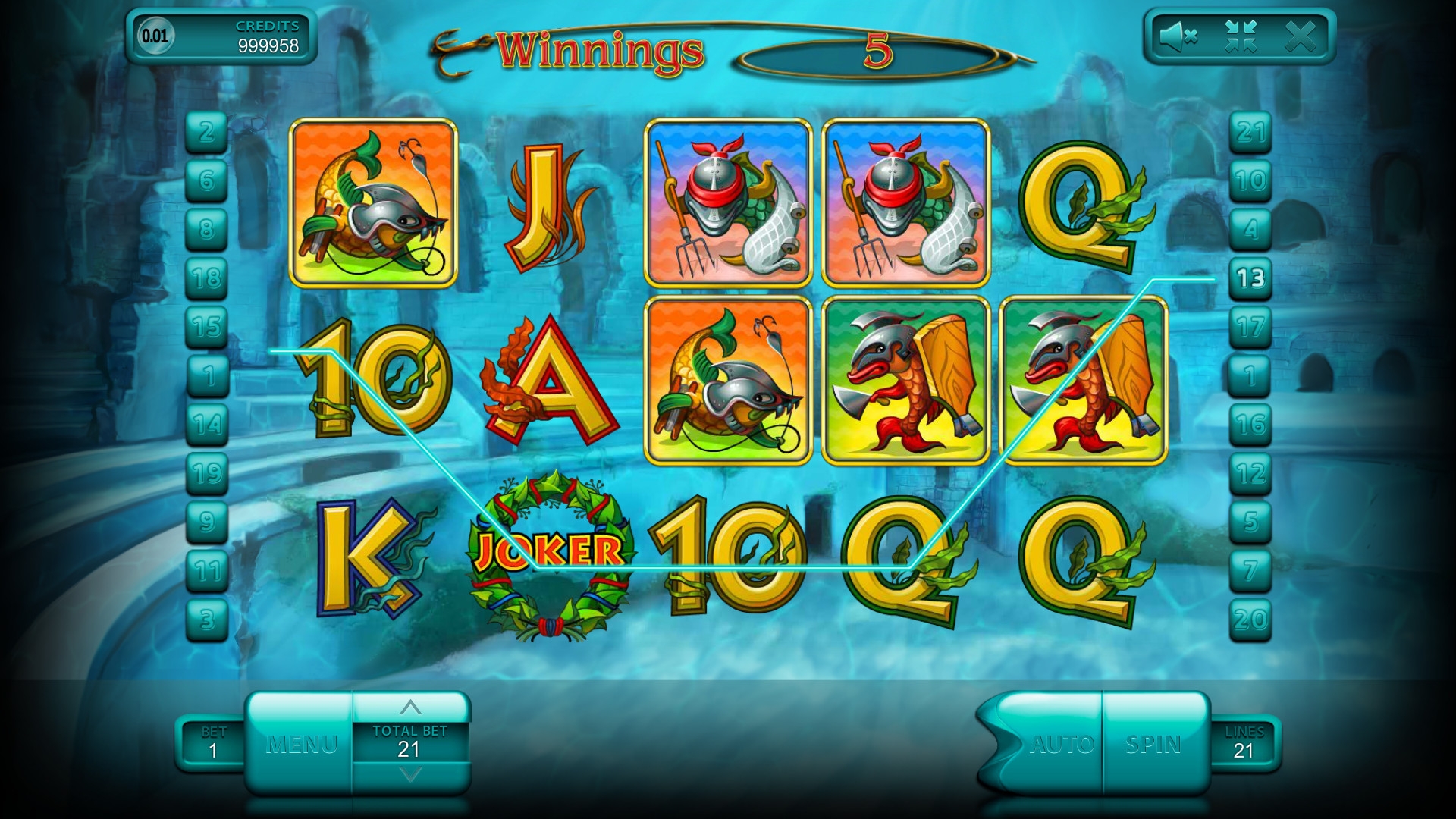This screenshot has width=1456, height=819.
Task: Show payline 3 indicator
Action: click(207, 620)
